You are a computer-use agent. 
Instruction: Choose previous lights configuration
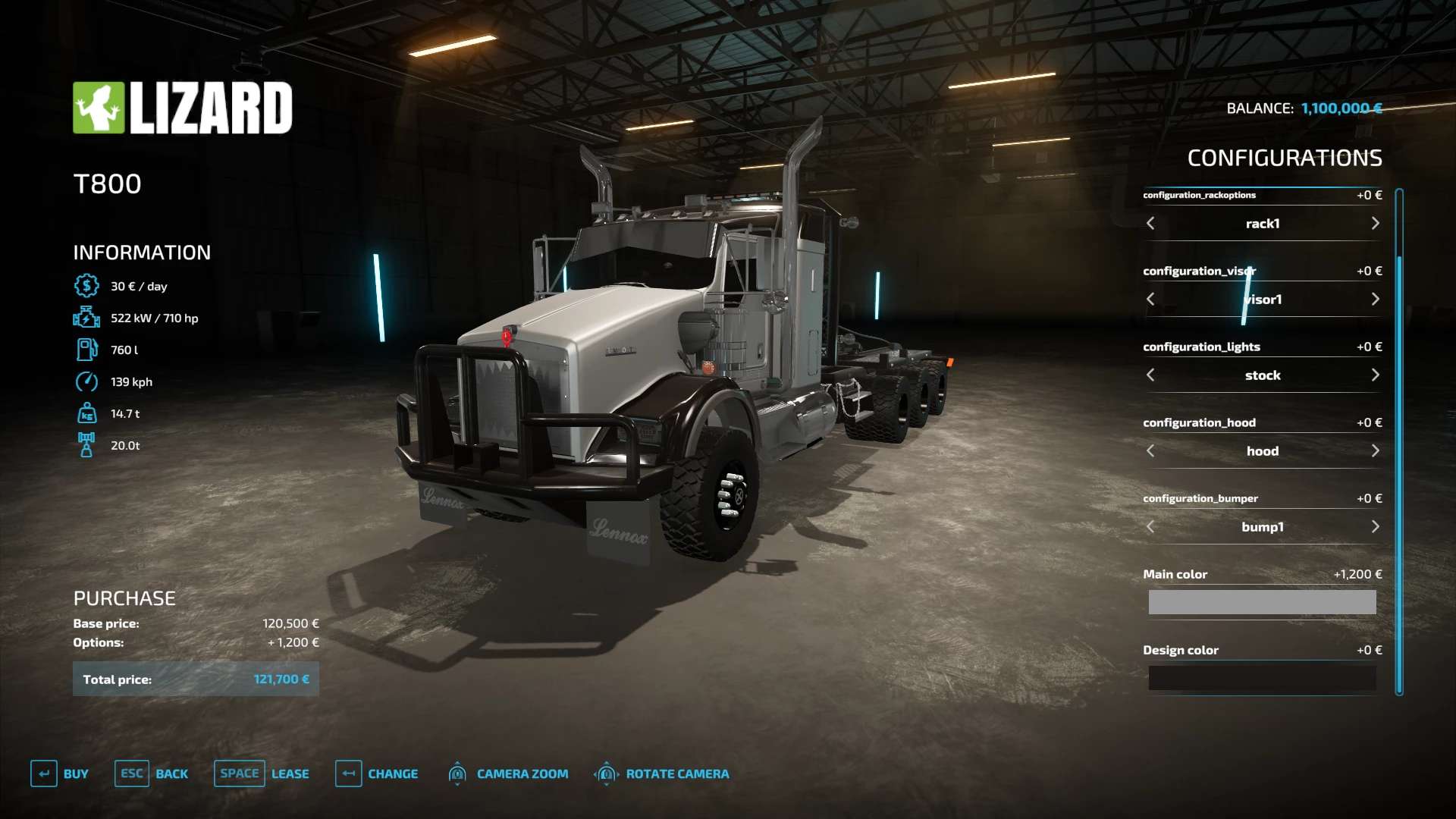[x=1150, y=375]
